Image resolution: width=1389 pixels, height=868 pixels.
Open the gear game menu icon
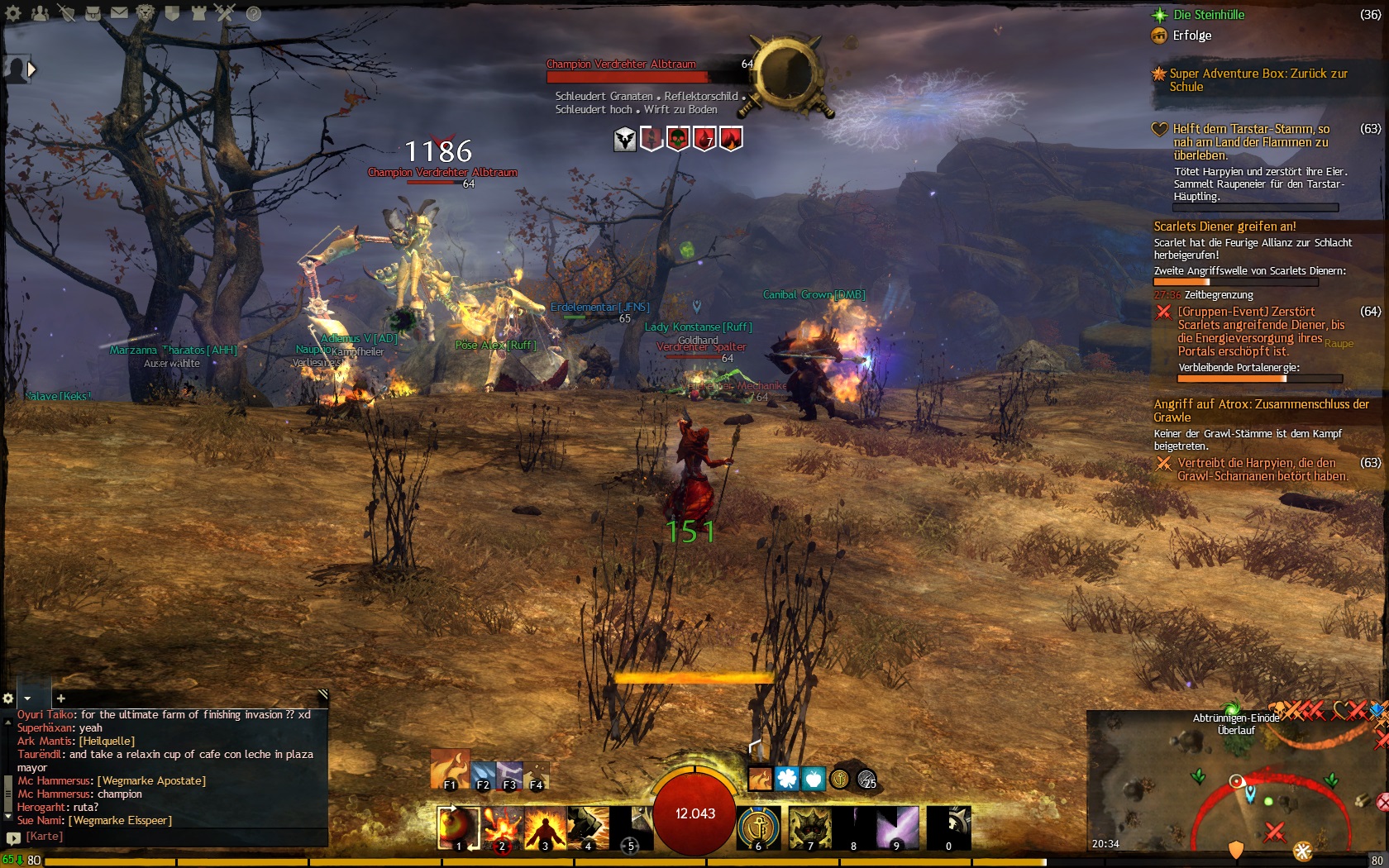pos(13,12)
